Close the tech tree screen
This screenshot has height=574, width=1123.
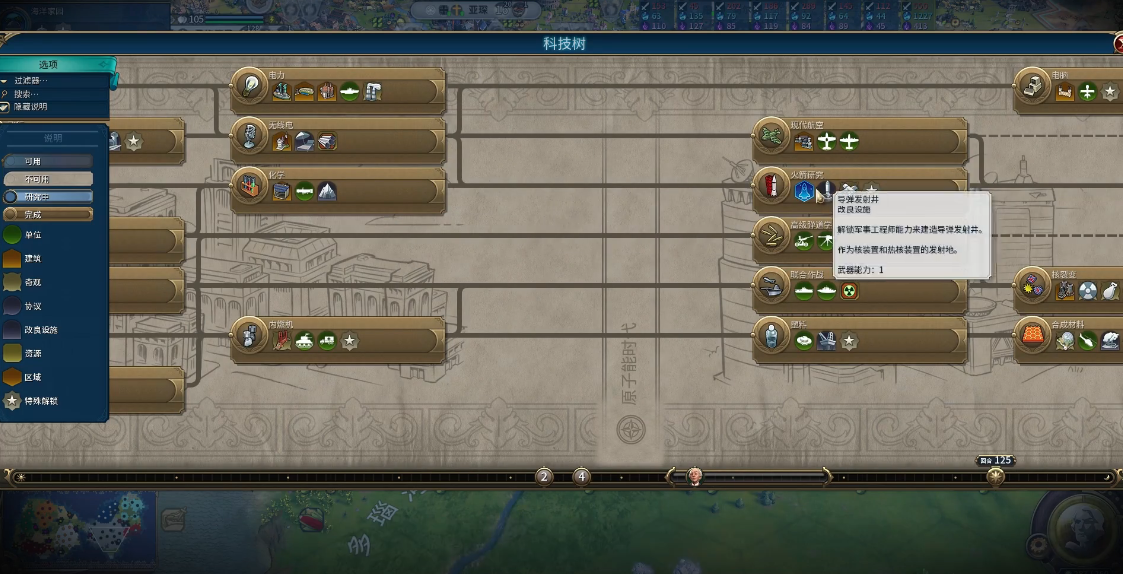(1117, 44)
